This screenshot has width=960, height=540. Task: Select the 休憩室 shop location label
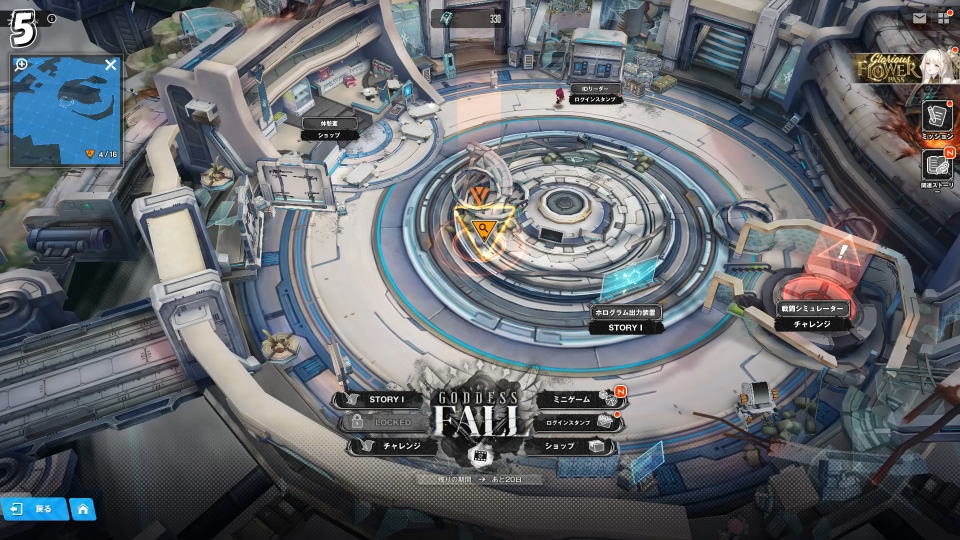[x=329, y=128]
